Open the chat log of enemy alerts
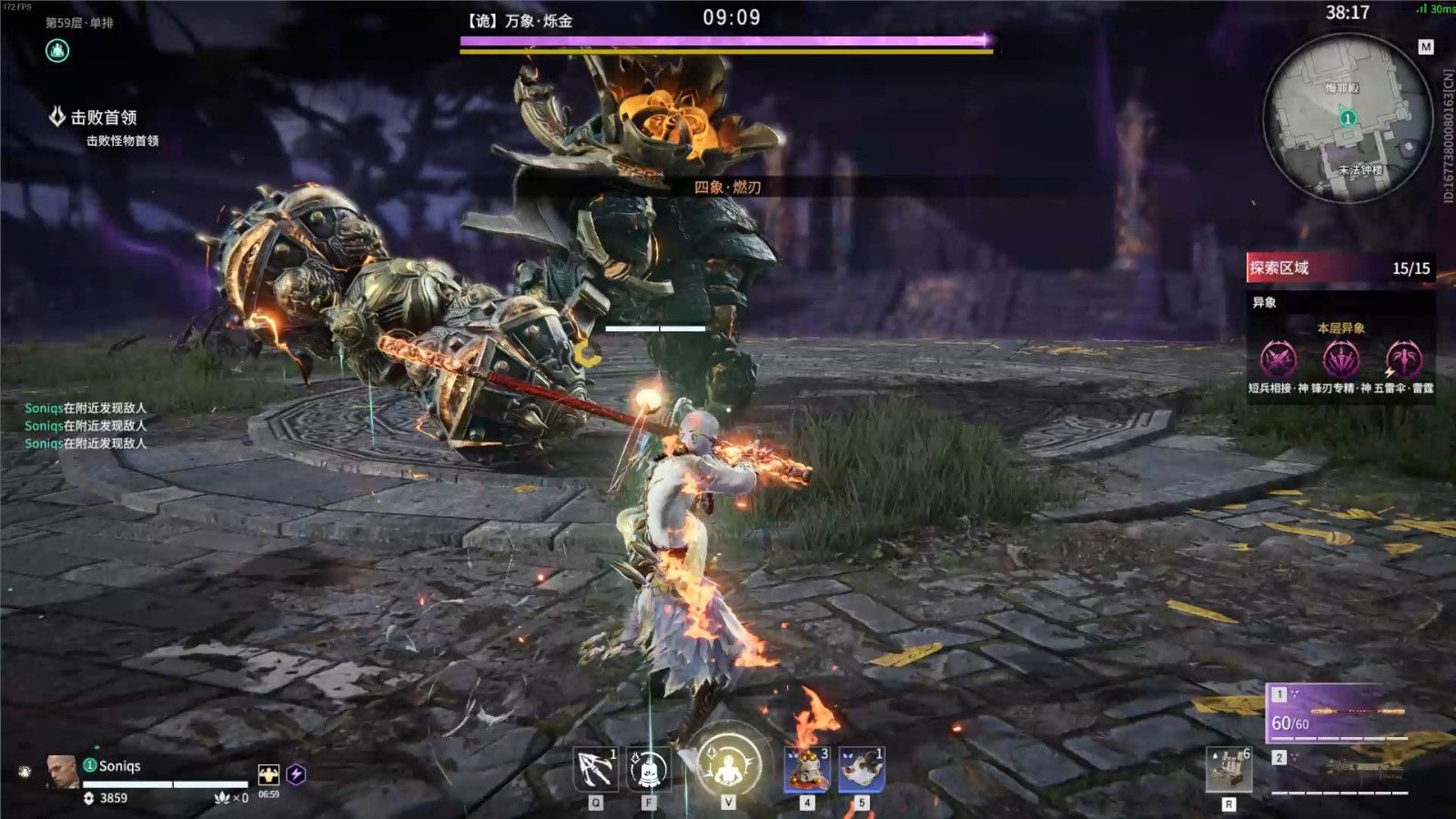1456x819 pixels. click(x=86, y=426)
